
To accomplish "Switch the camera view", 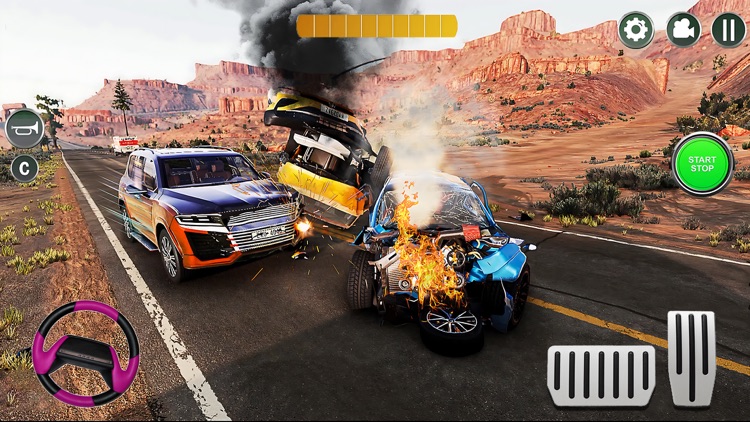I will coord(683,30).
